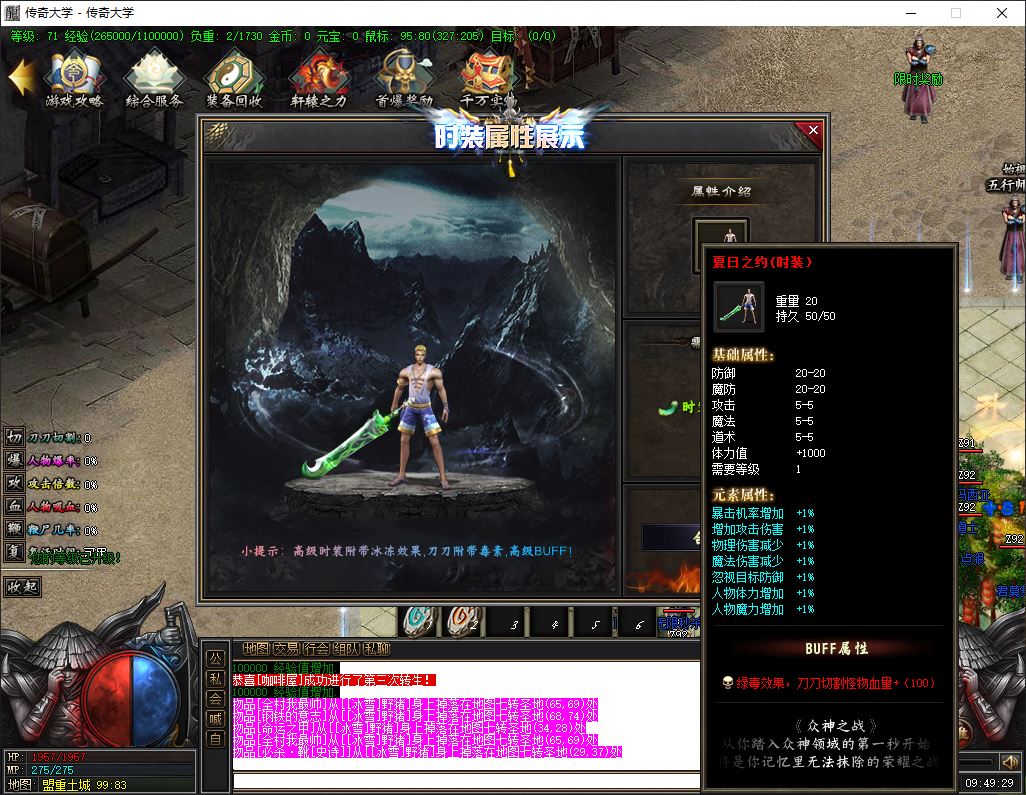Switch to the 交易 chat tab
Image resolution: width=1026 pixels, height=795 pixels.
(x=287, y=649)
